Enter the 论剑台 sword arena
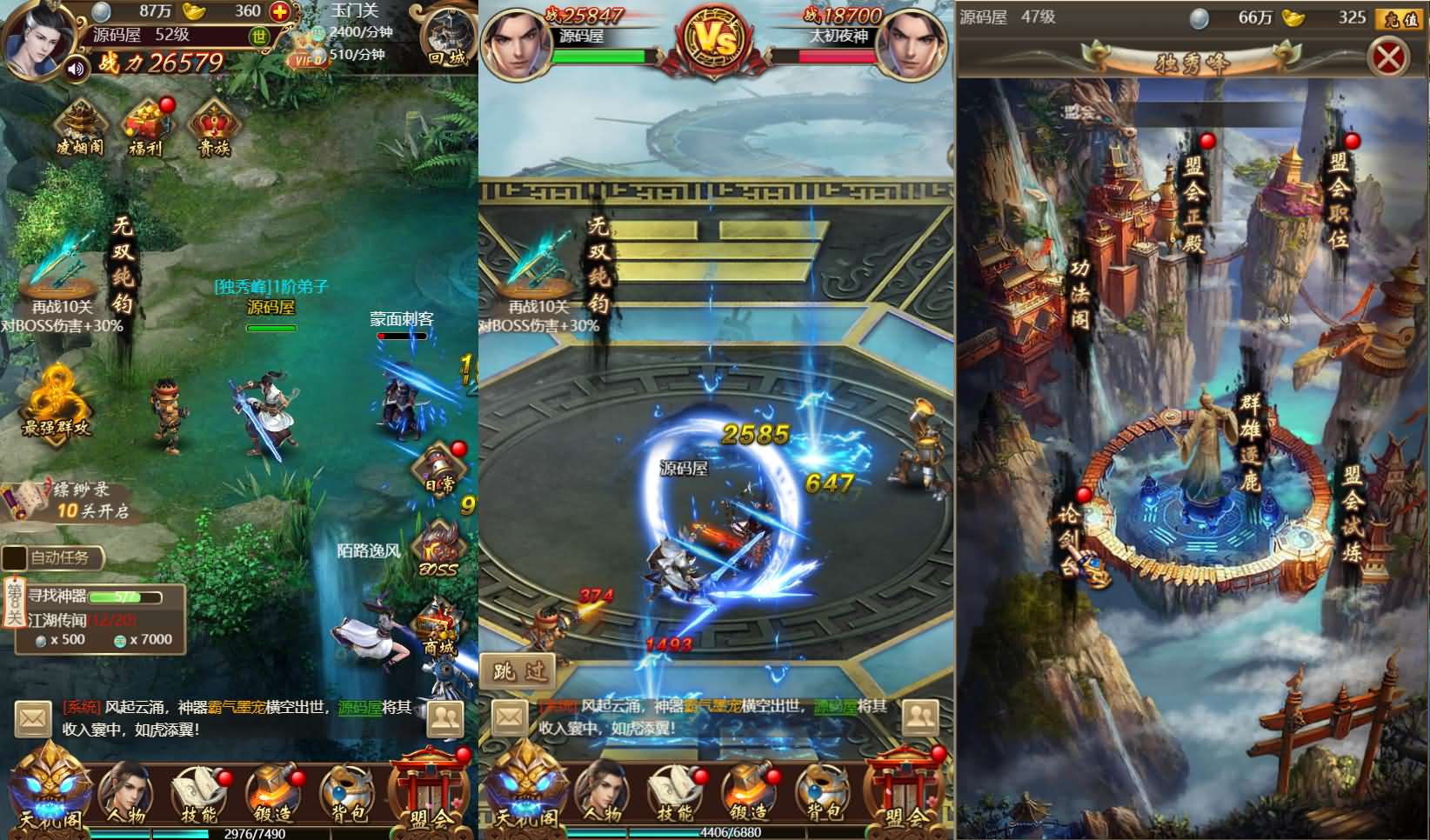Viewport: 1430px width, 840px height. click(x=1069, y=539)
